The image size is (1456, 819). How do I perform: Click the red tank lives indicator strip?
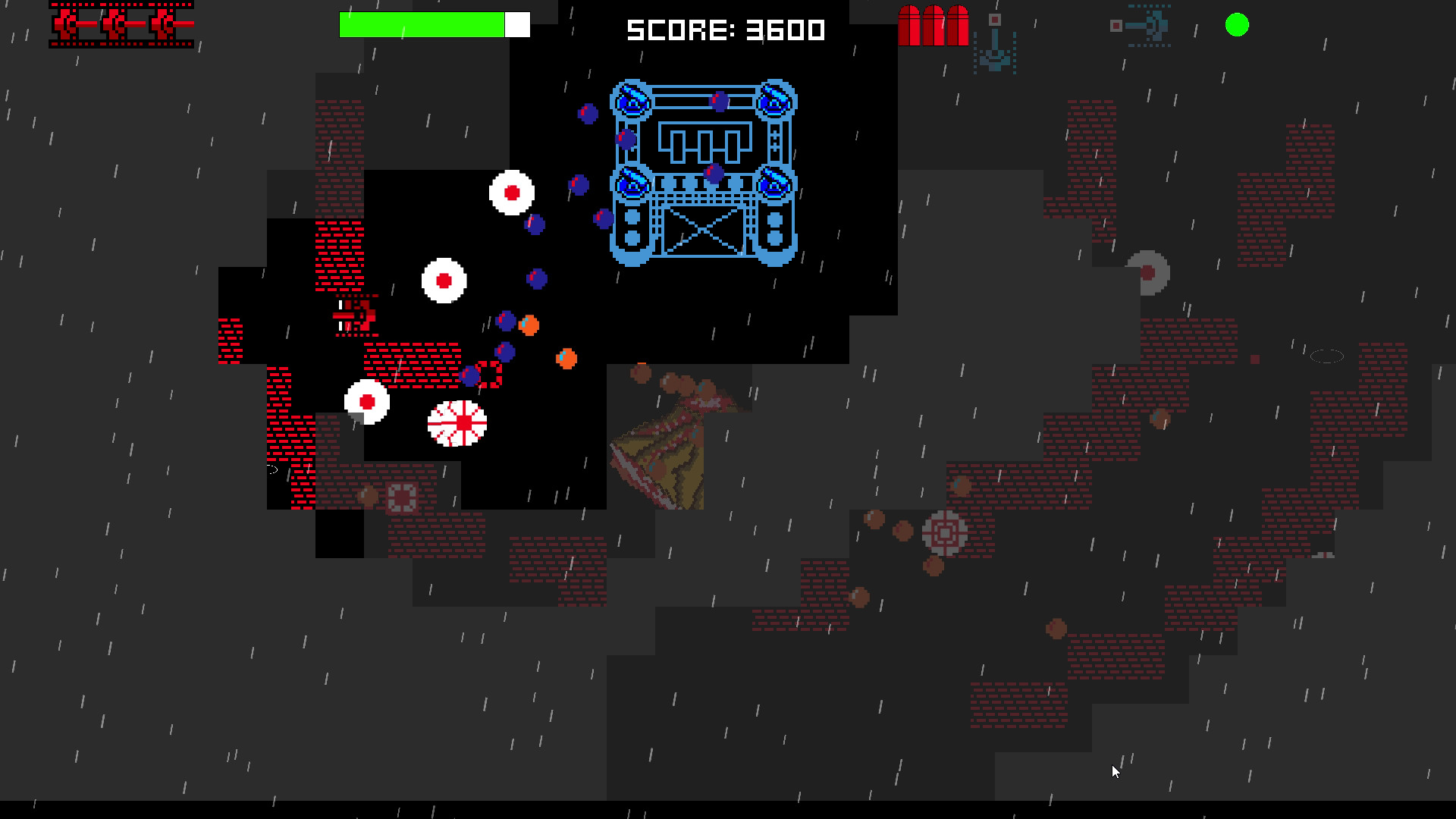click(x=120, y=24)
